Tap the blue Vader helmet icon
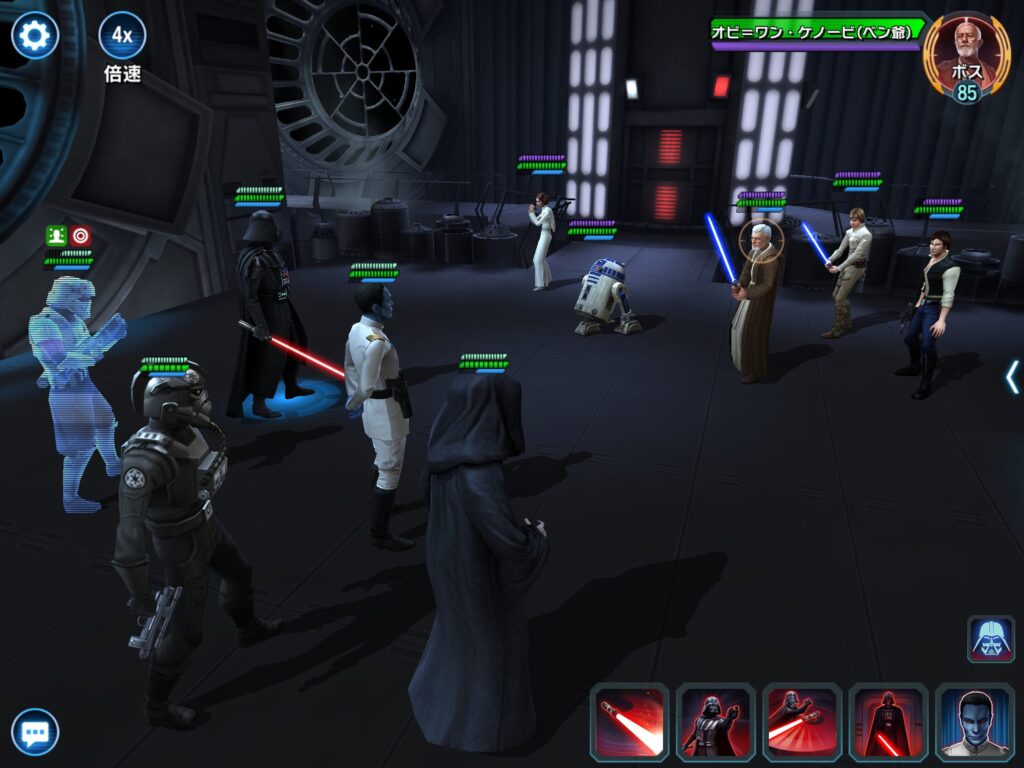 (990, 639)
